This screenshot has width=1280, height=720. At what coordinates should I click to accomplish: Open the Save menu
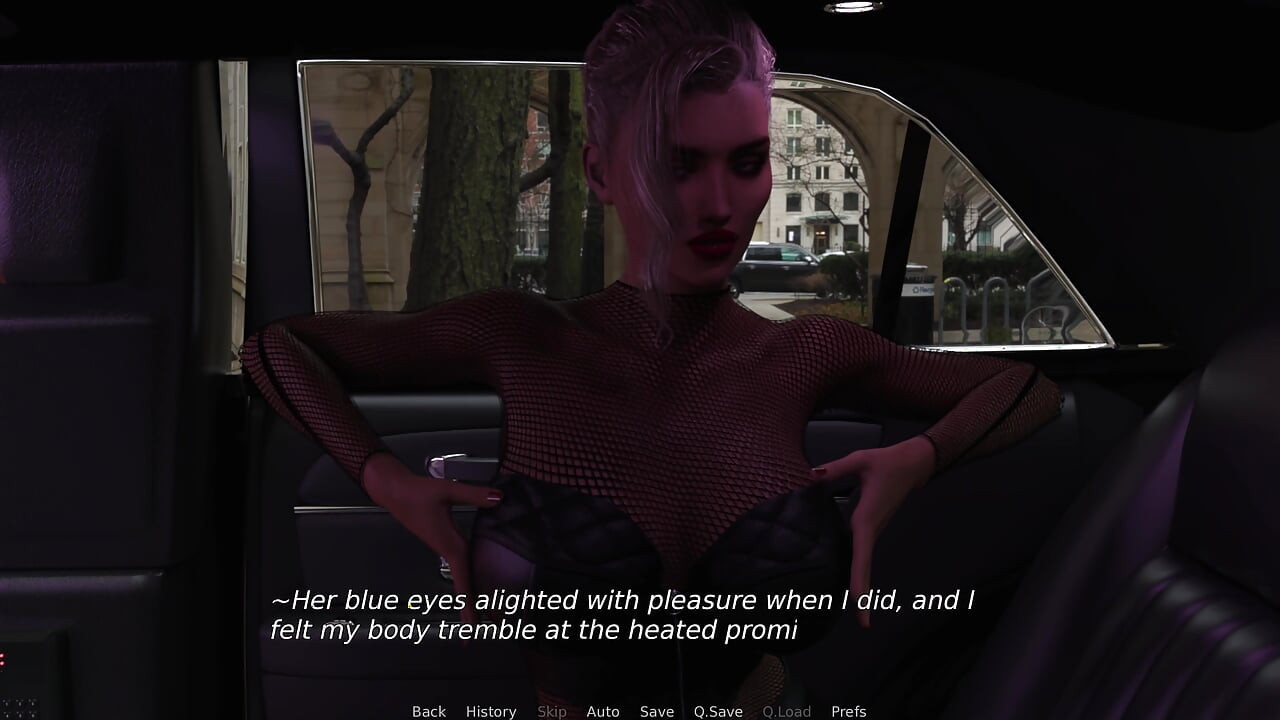click(657, 711)
